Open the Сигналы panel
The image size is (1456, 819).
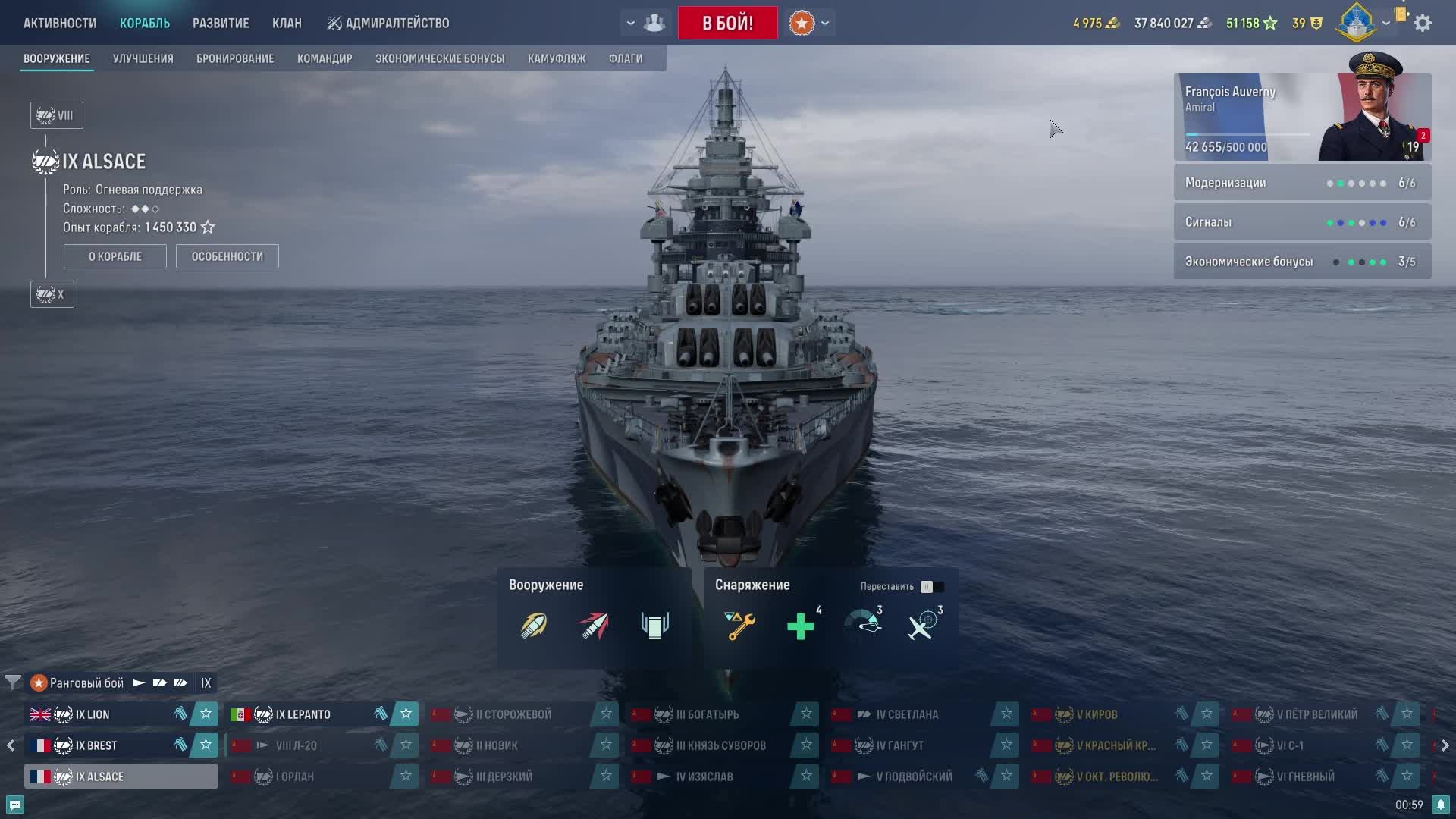[1302, 222]
